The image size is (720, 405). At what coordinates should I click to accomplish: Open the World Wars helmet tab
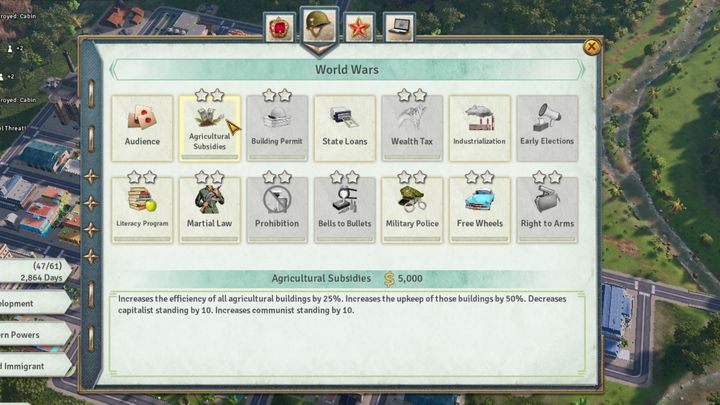319,25
